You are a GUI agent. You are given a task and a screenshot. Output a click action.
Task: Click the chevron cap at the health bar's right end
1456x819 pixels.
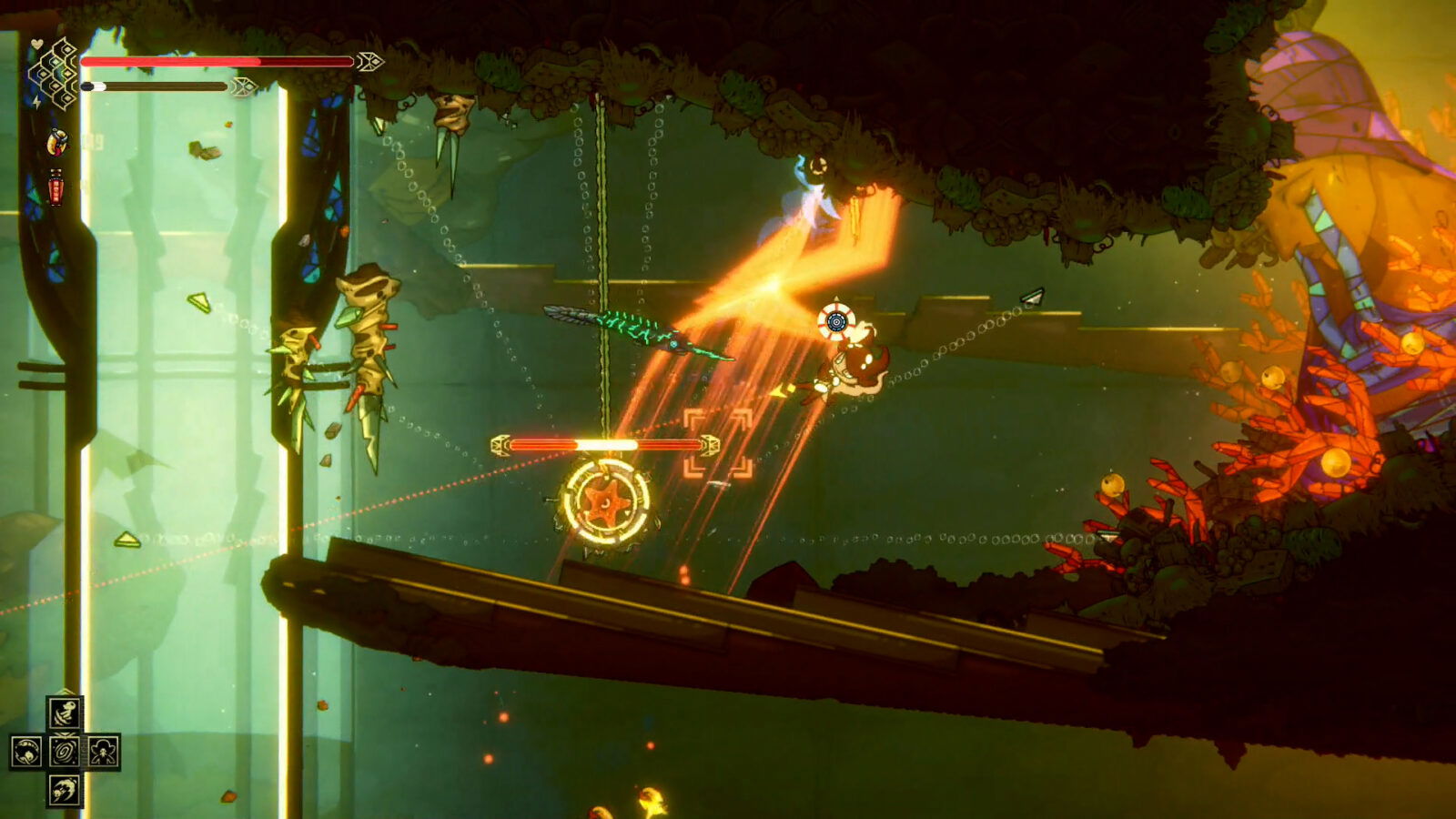369,61
